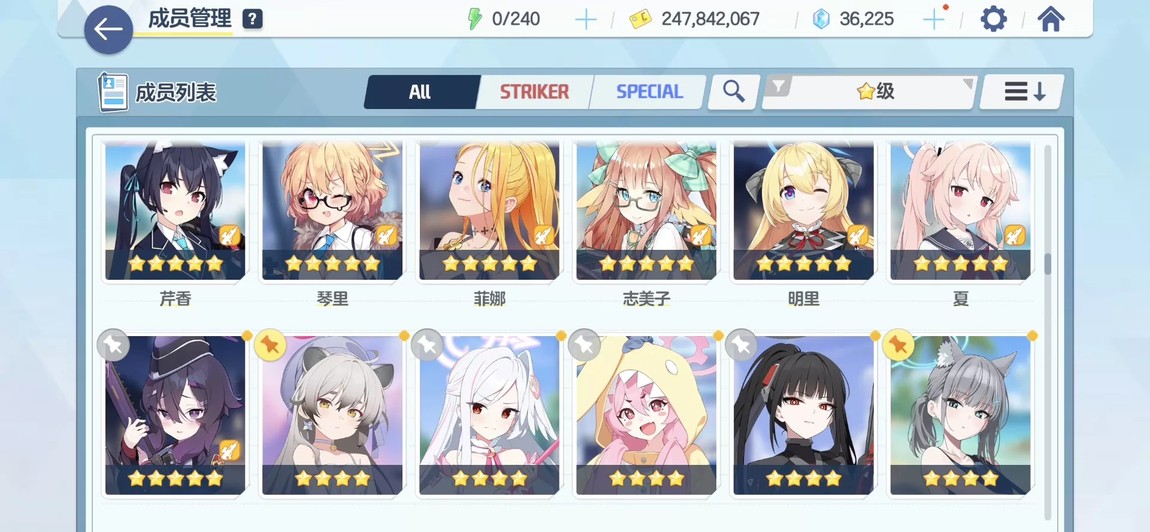Screen dimensions: 1150x532
Task: Open the member search magnifier
Action: click(734, 92)
